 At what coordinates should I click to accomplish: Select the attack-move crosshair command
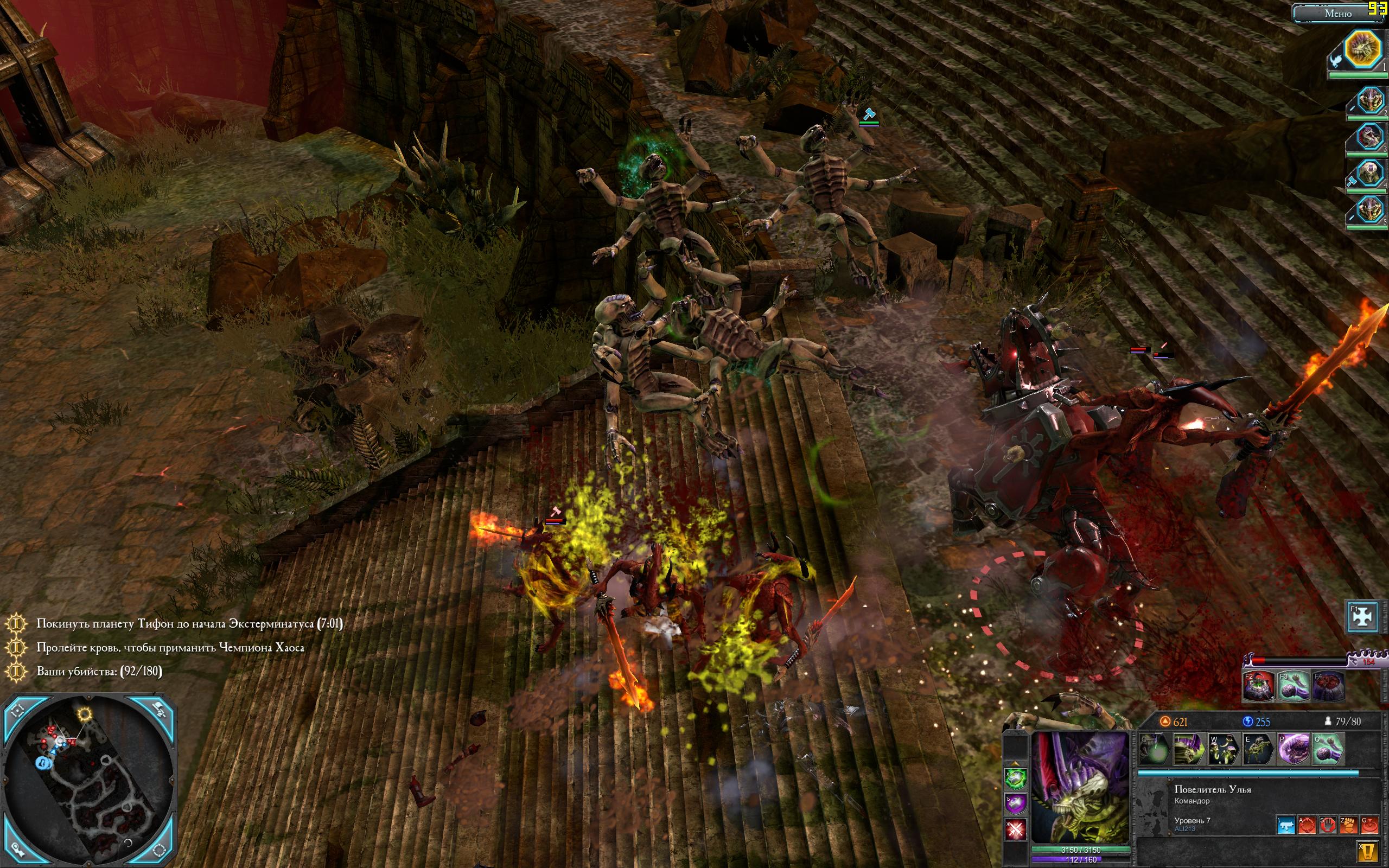1307,825
